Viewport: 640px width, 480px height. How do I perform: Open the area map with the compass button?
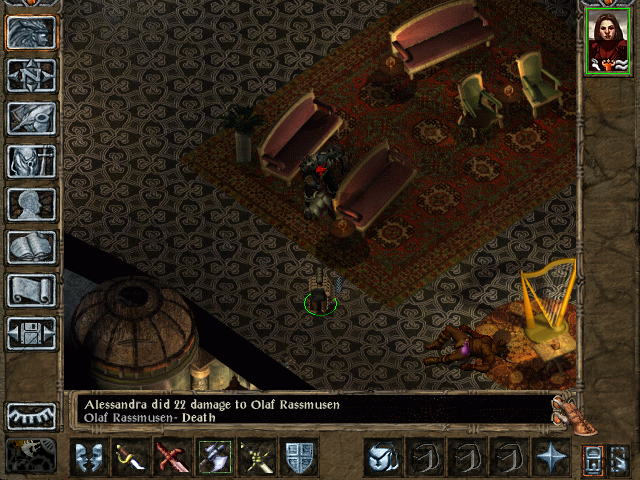point(31,75)
